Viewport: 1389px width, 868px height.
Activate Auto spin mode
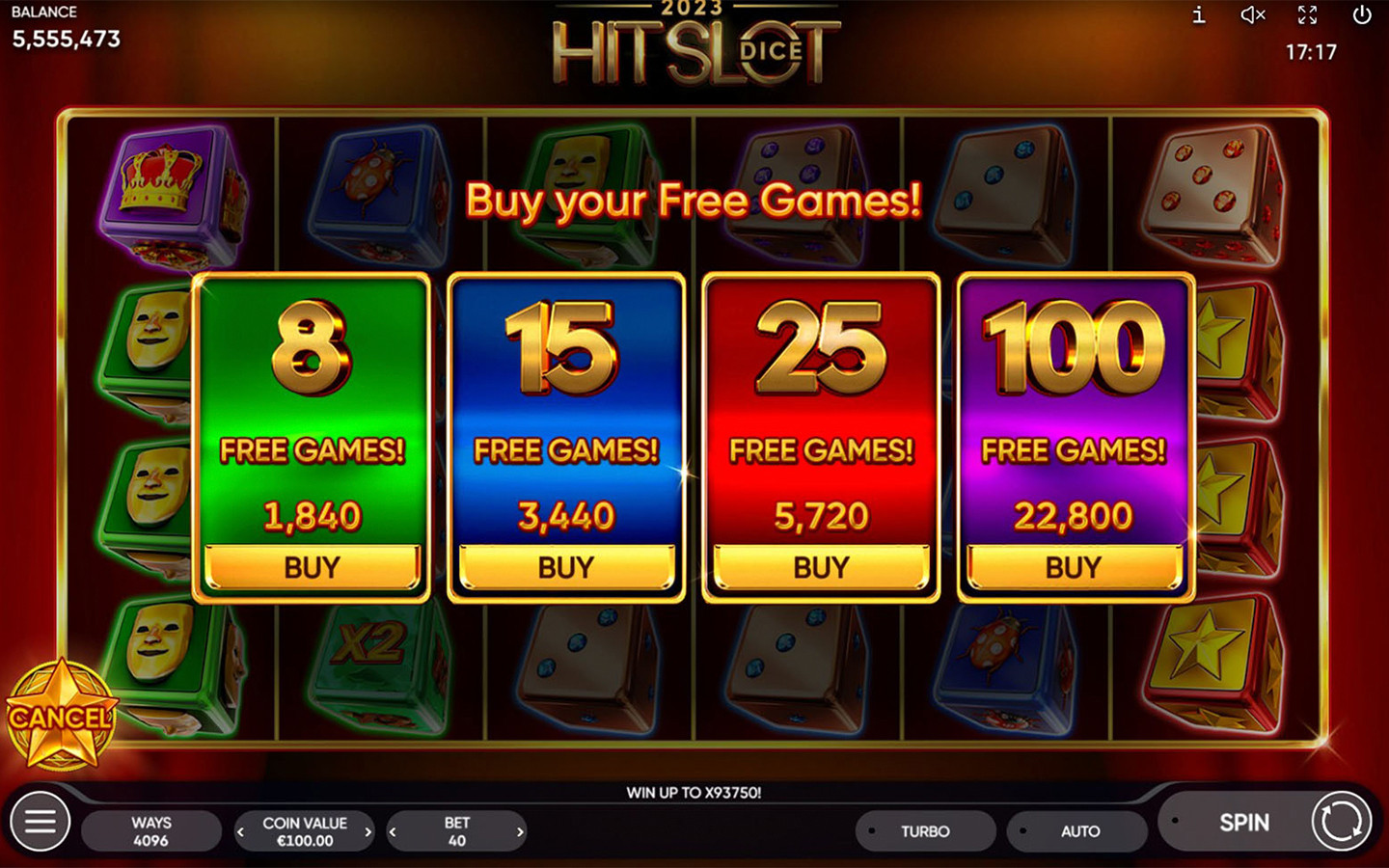click(1077, 830)
